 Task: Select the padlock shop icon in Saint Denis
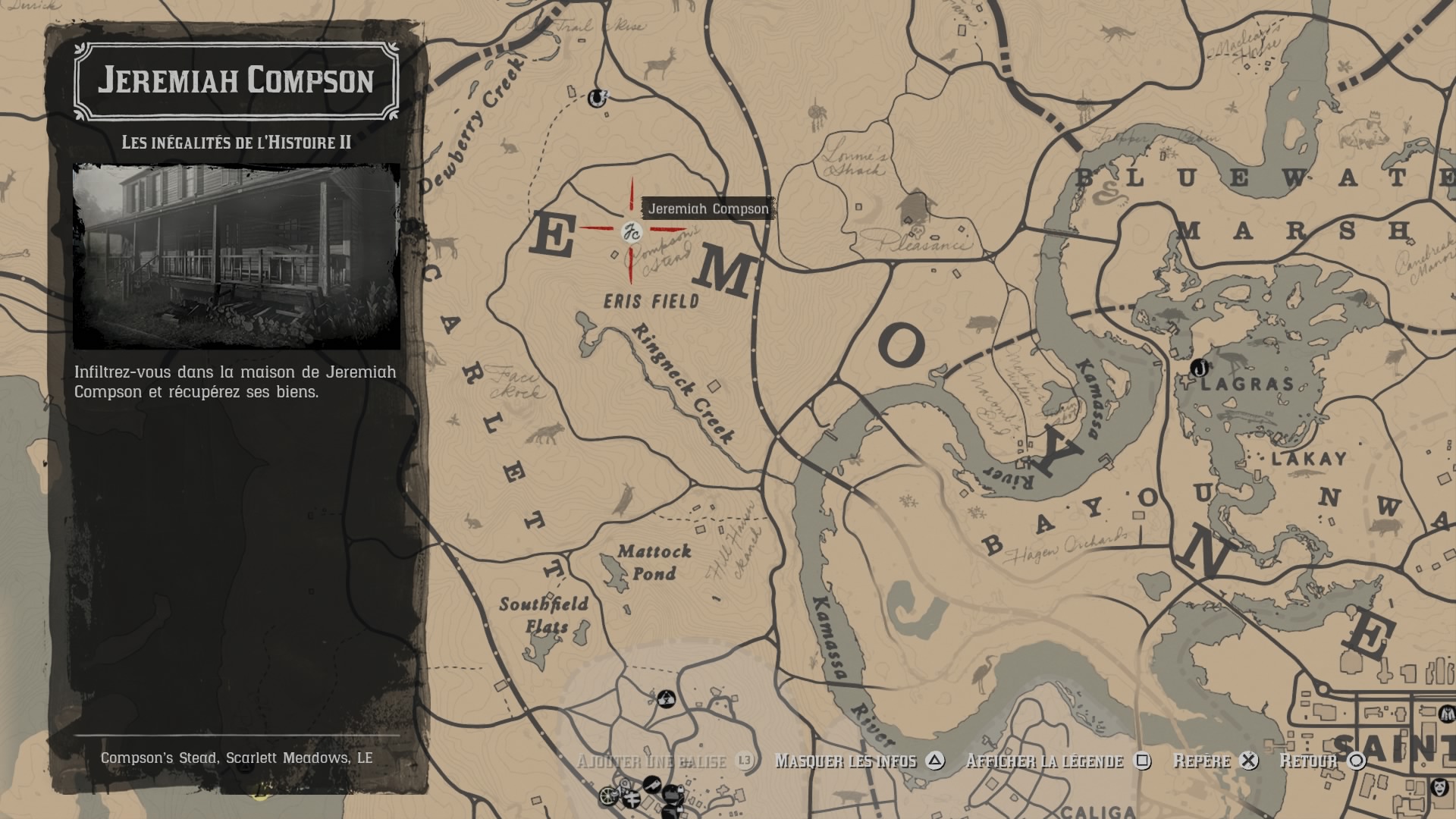point(681,790)
